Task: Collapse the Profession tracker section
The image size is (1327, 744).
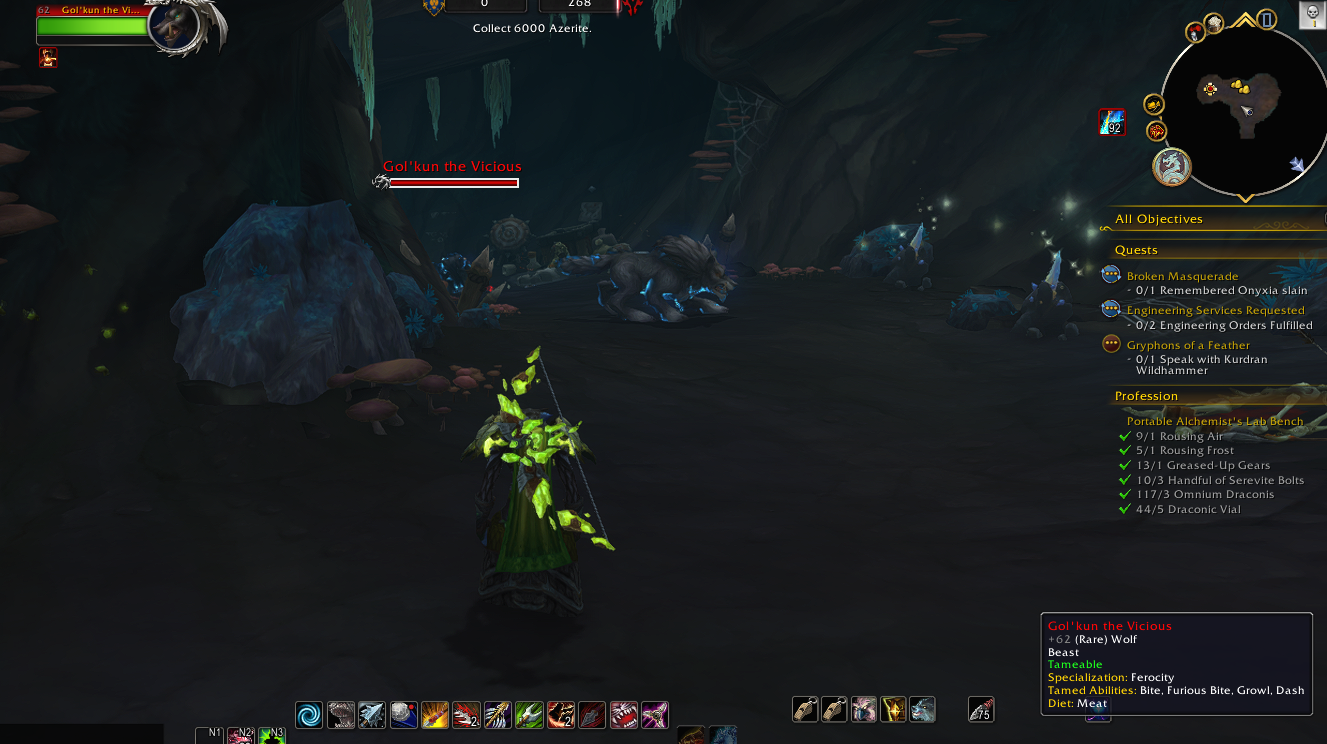Action: tap(1146, 396)
